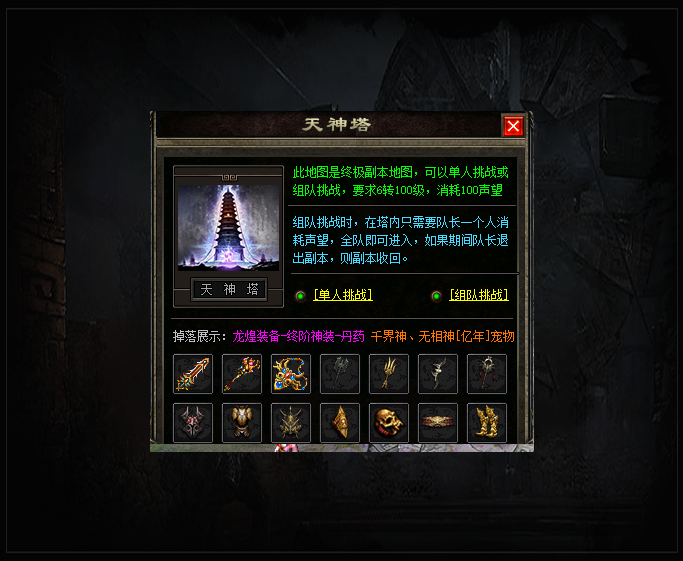Viewport: 683px width, 561px height.
Task: Select the pink gem-studded staff drop icon
Action: (x=242, y=374)
